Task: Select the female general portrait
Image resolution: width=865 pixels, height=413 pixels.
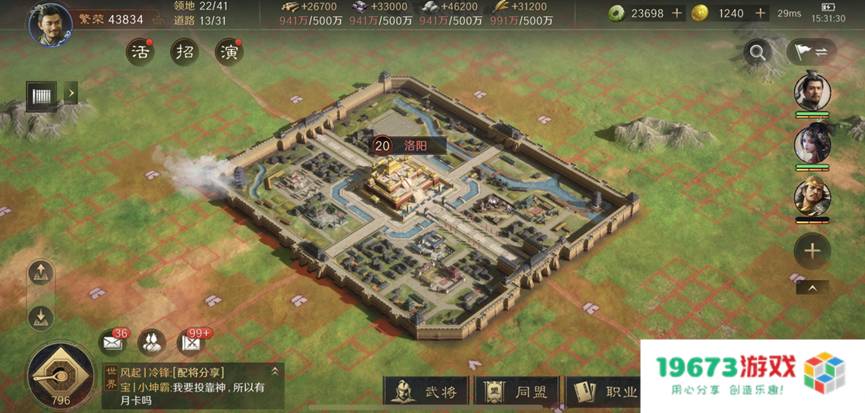Action: (812, 144)
